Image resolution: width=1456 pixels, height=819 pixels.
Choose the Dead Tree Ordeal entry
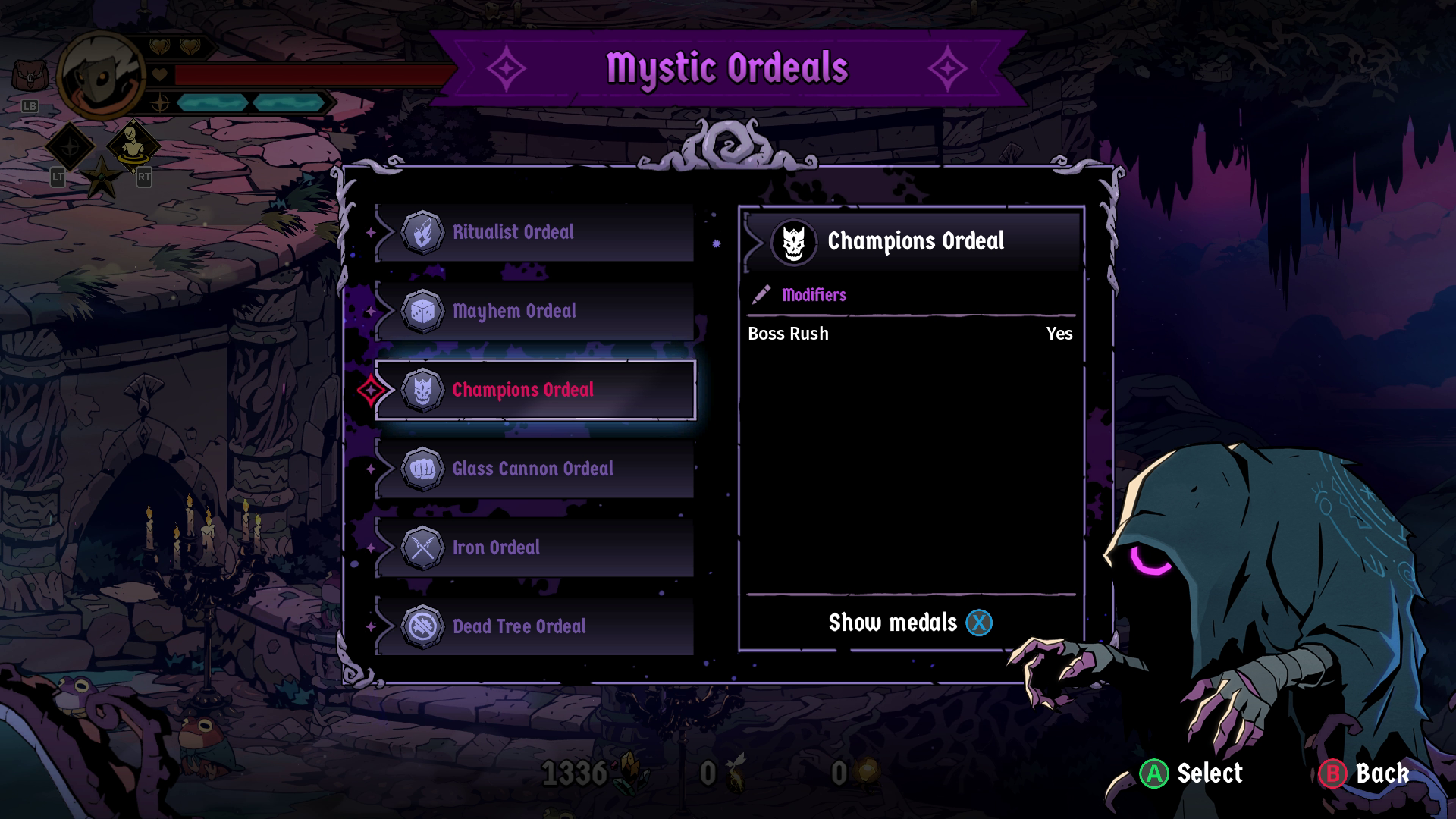534,626
